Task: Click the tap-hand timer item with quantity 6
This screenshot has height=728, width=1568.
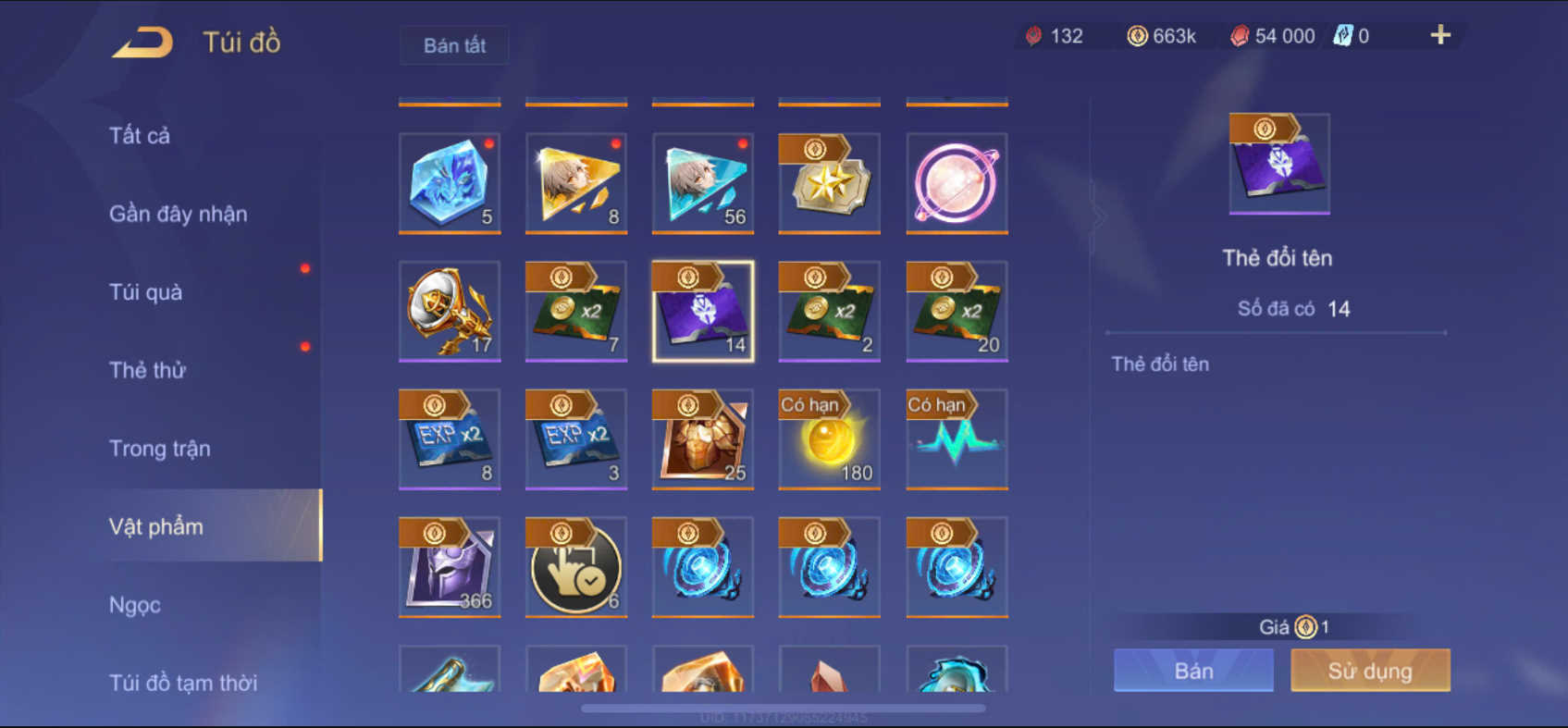Action: tap(575, 566)
